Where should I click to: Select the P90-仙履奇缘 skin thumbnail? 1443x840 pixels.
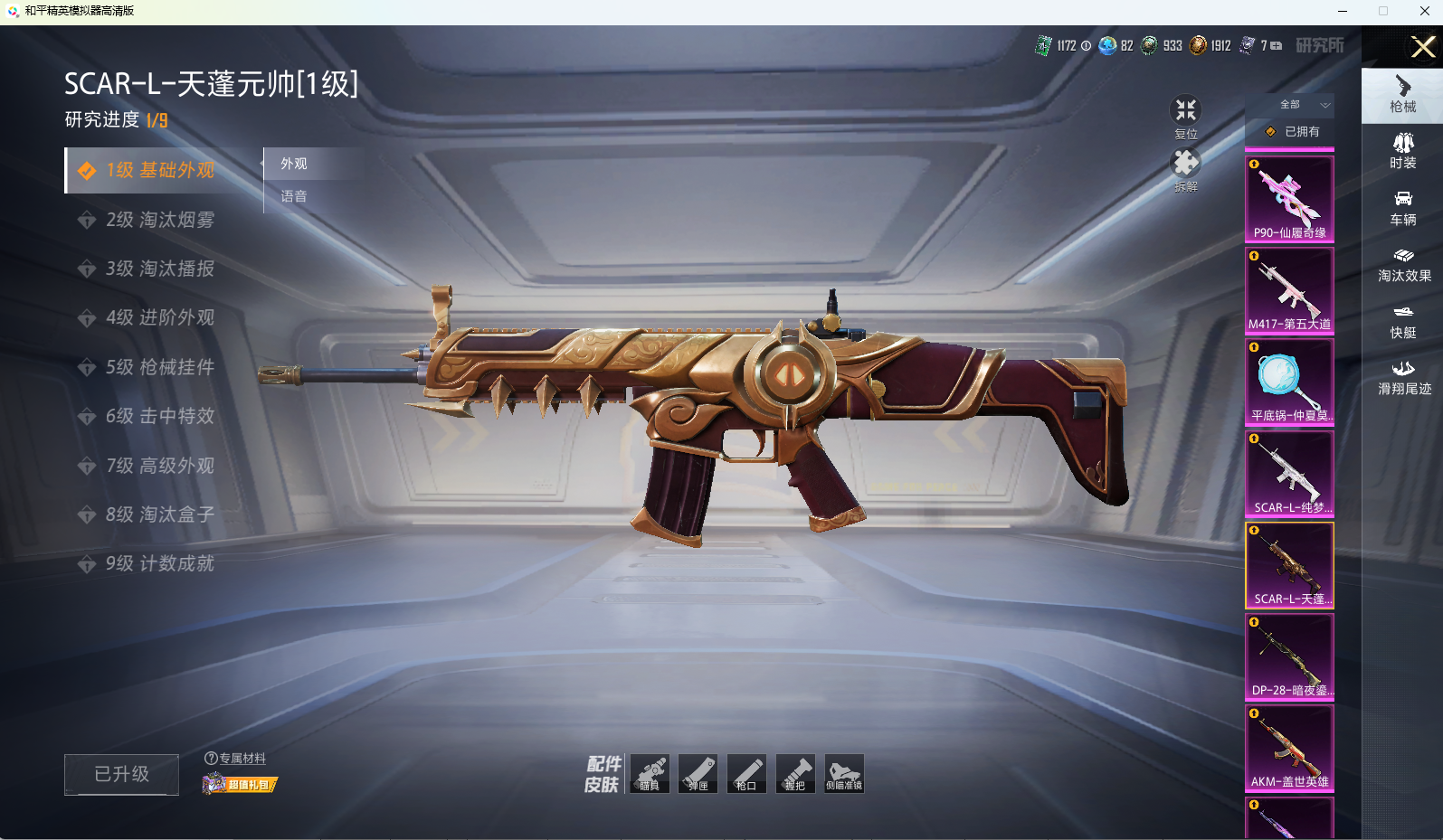tap(1289, 199)
